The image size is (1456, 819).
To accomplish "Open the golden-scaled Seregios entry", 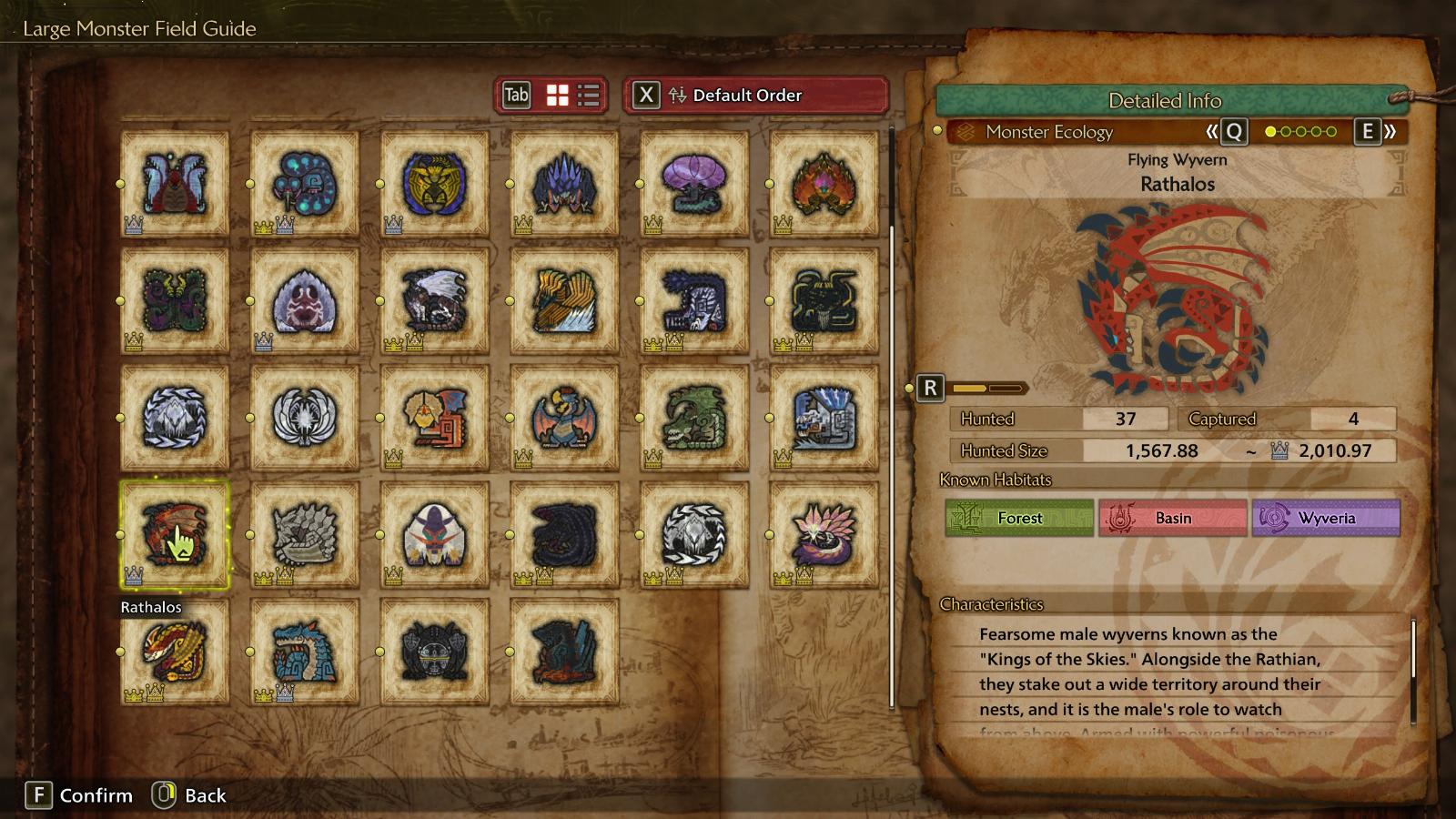I will click(174, 652).
